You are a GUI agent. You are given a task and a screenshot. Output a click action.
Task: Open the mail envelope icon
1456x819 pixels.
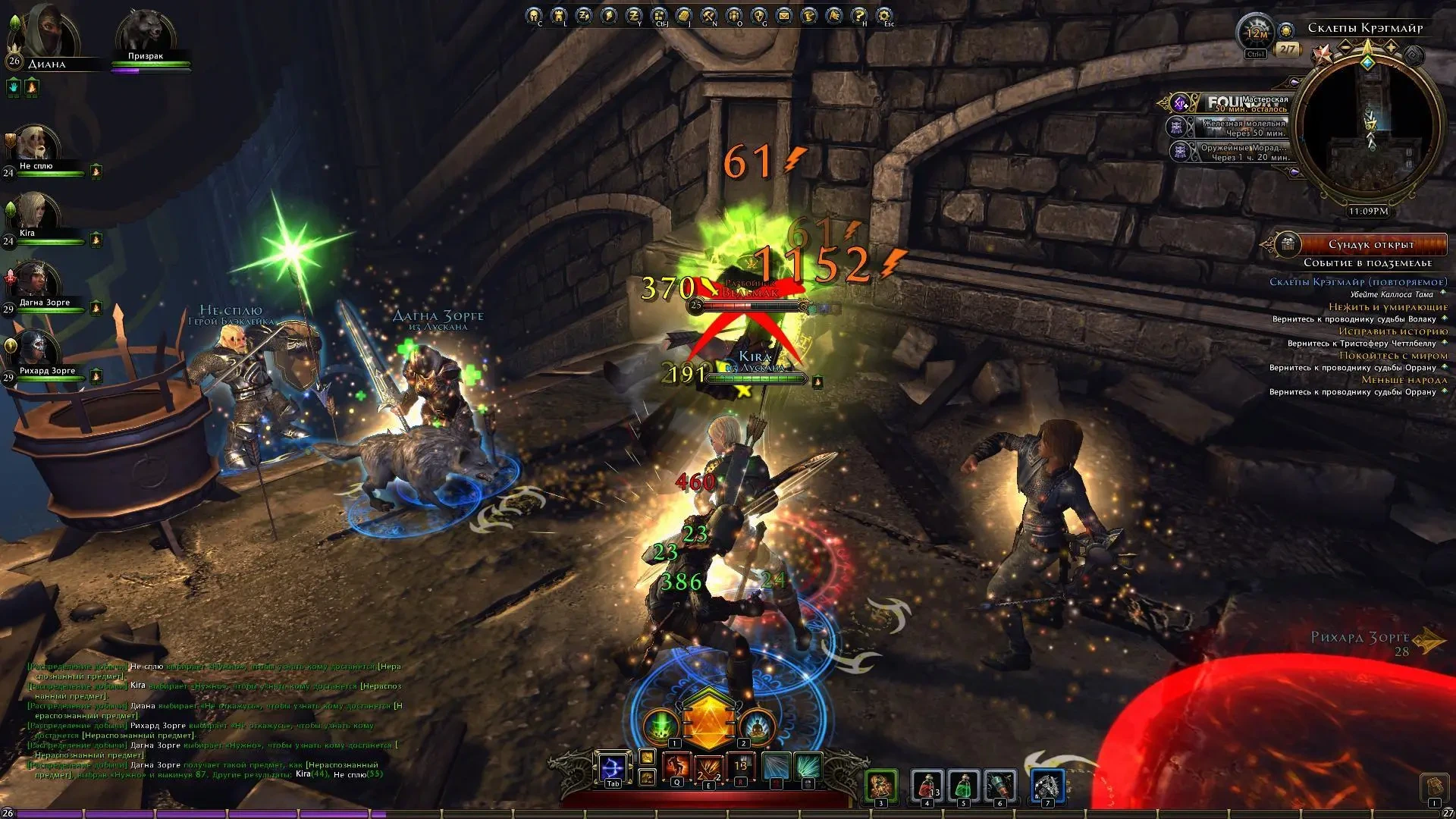tap(783, 15)
